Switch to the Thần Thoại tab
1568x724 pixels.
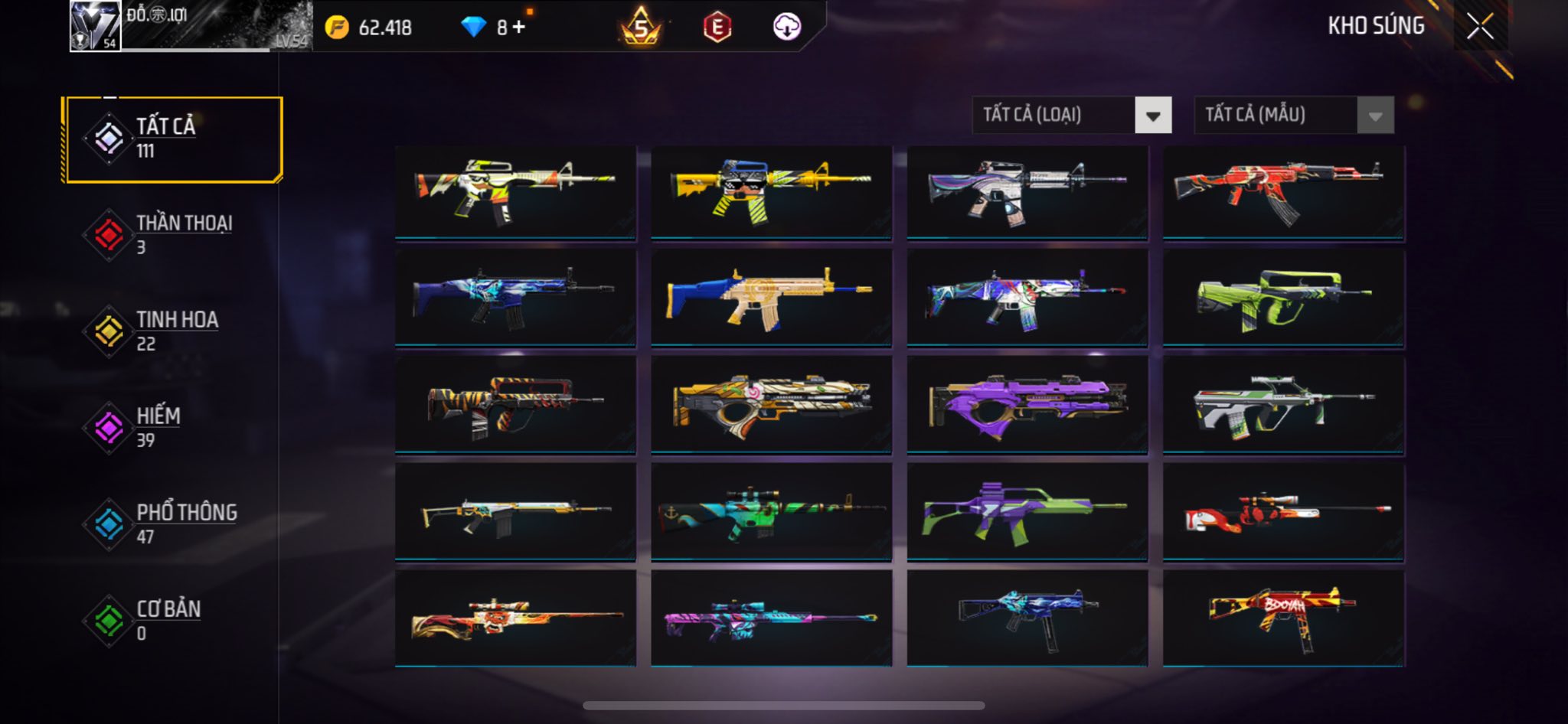click(x=174, y=235)
